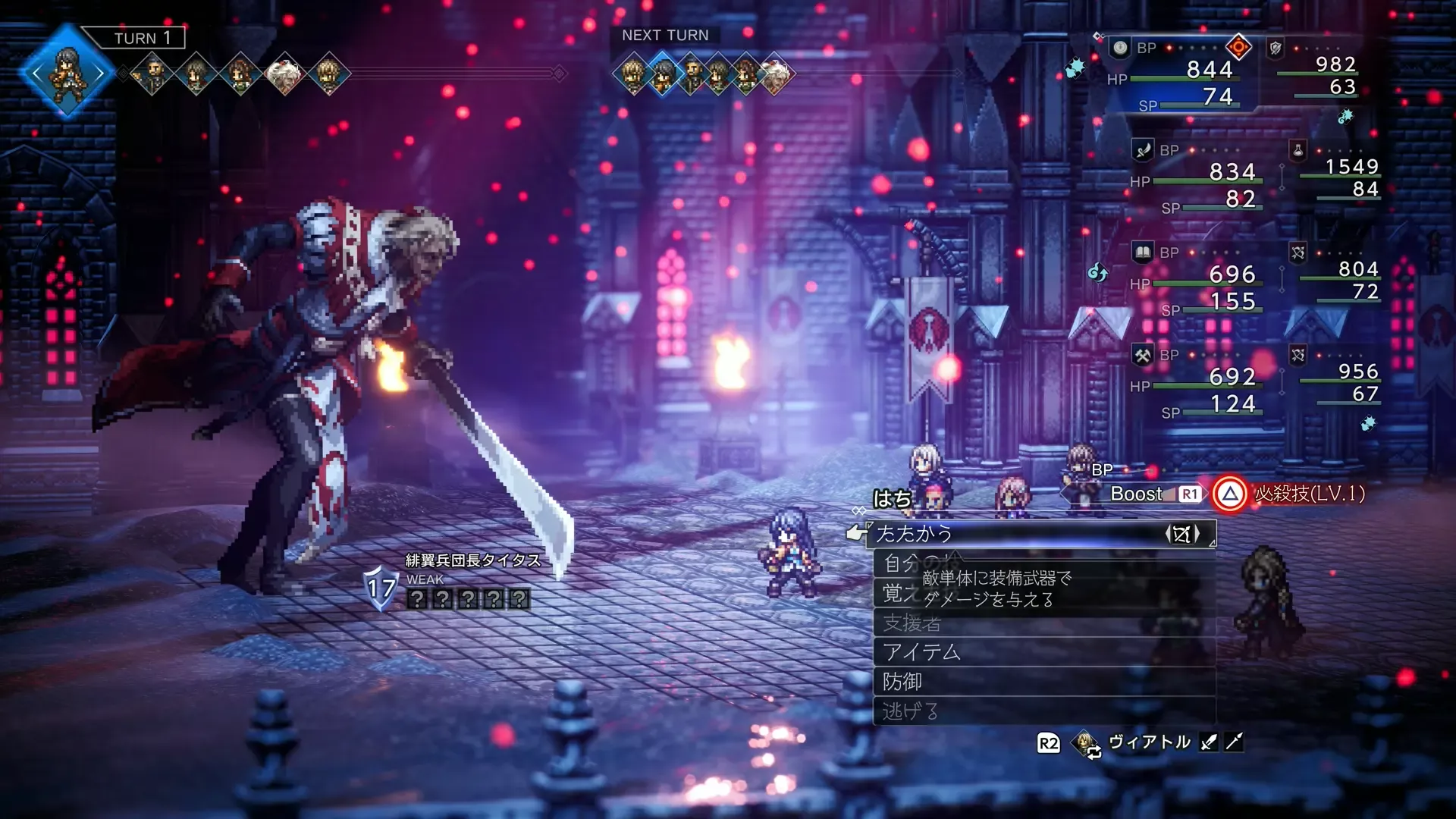
Task: Select enemy name 緋翼兵団長タイタス
Action: pyautogui.click(x=473, y=560)
